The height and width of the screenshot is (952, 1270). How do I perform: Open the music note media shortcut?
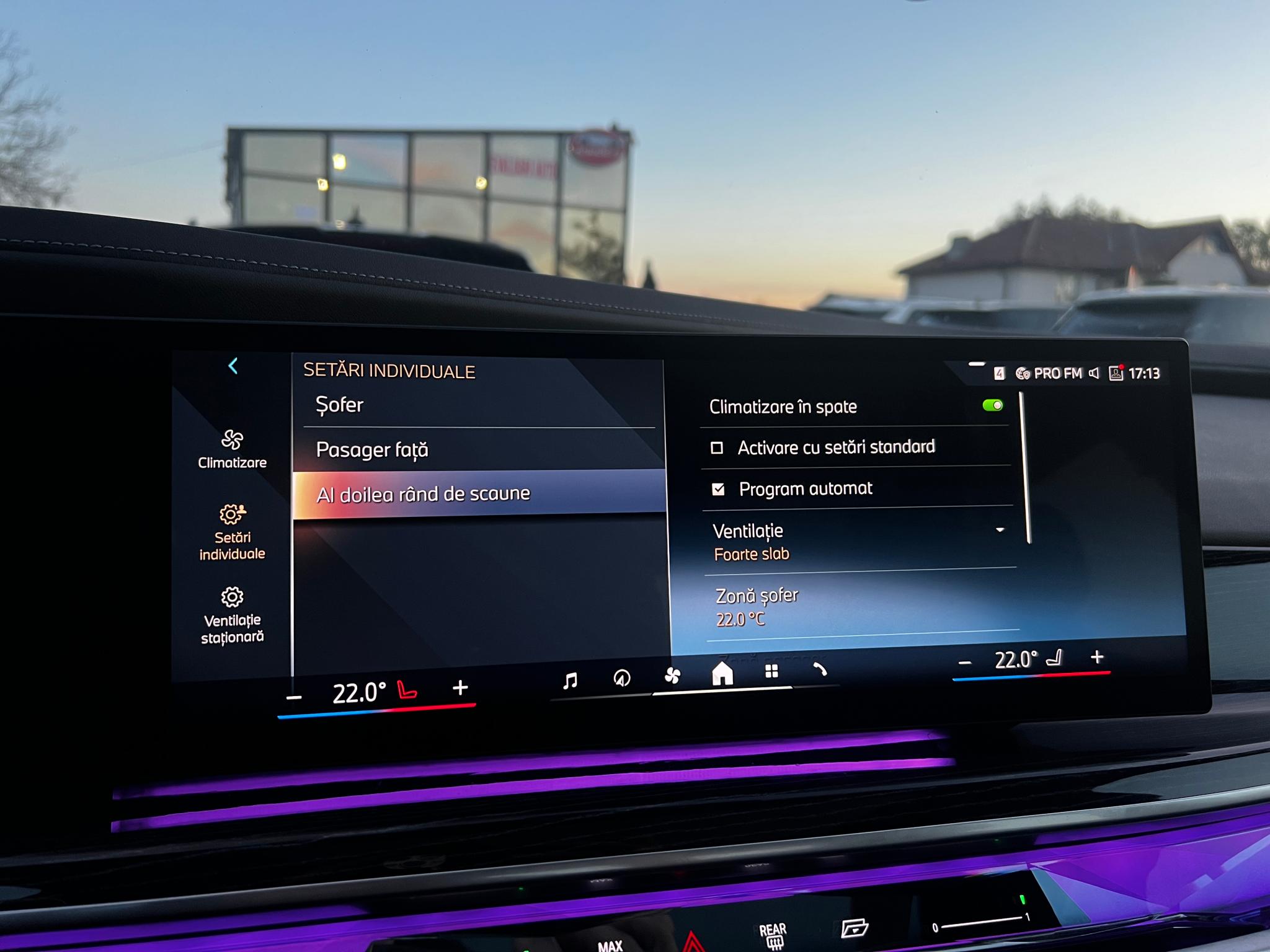click(x=570, y=681)
